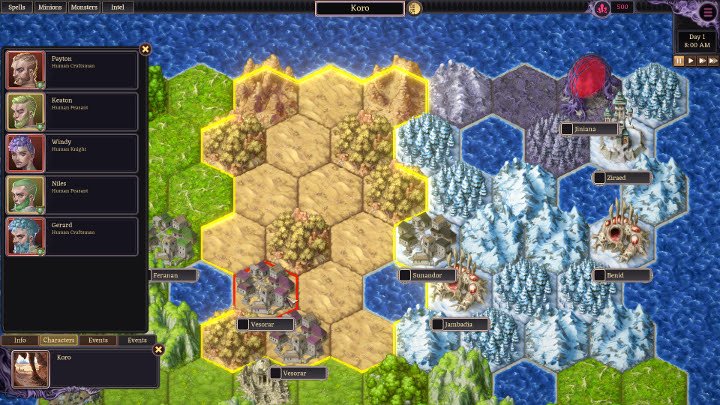Select Payton the Human Craftsman
This screenshot has height=405, width=720.
[71, 70]
